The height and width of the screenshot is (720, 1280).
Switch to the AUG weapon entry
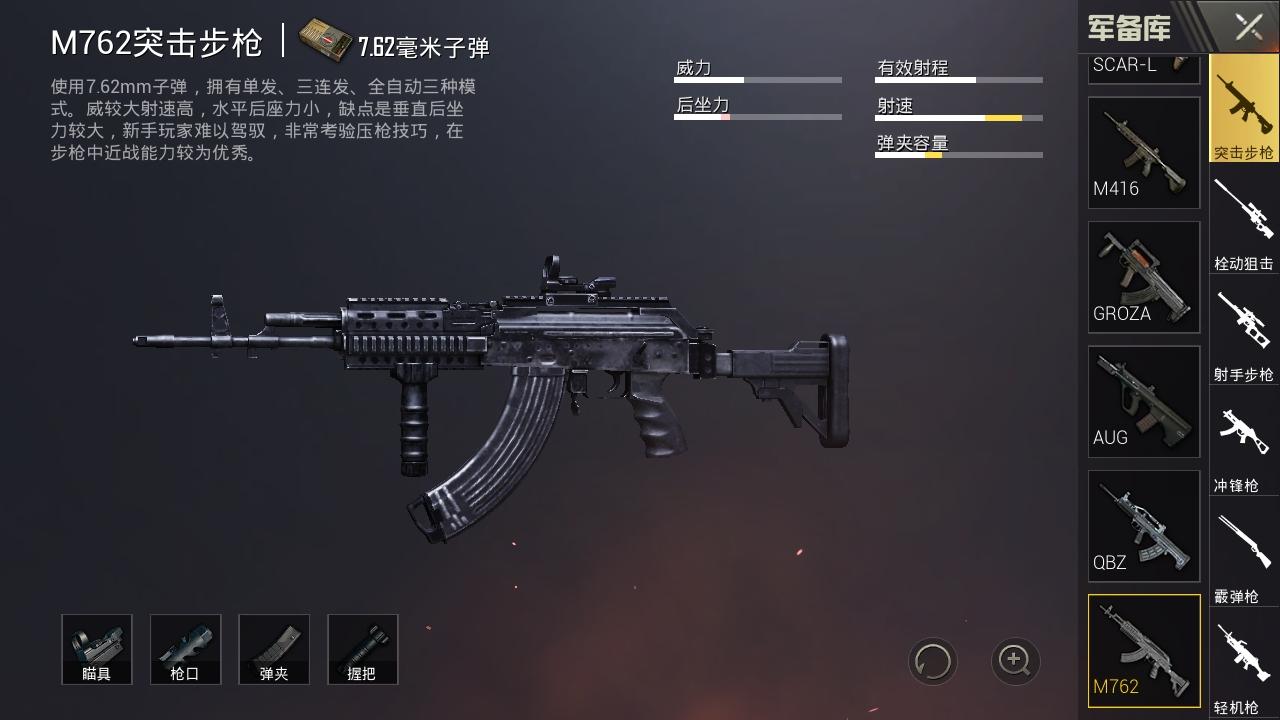(1143, 401)
